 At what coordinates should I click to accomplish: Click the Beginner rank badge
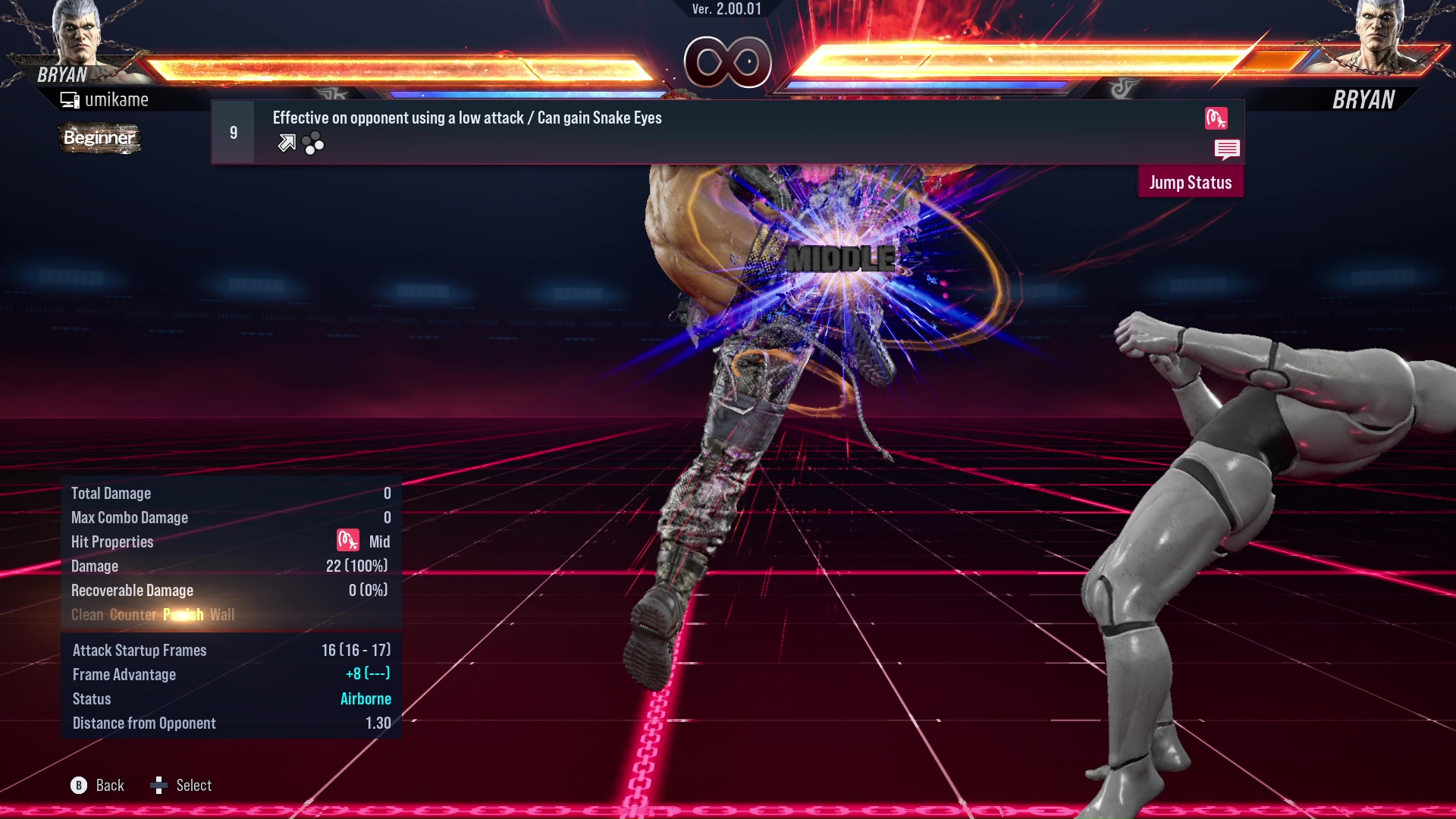(99, 138)
